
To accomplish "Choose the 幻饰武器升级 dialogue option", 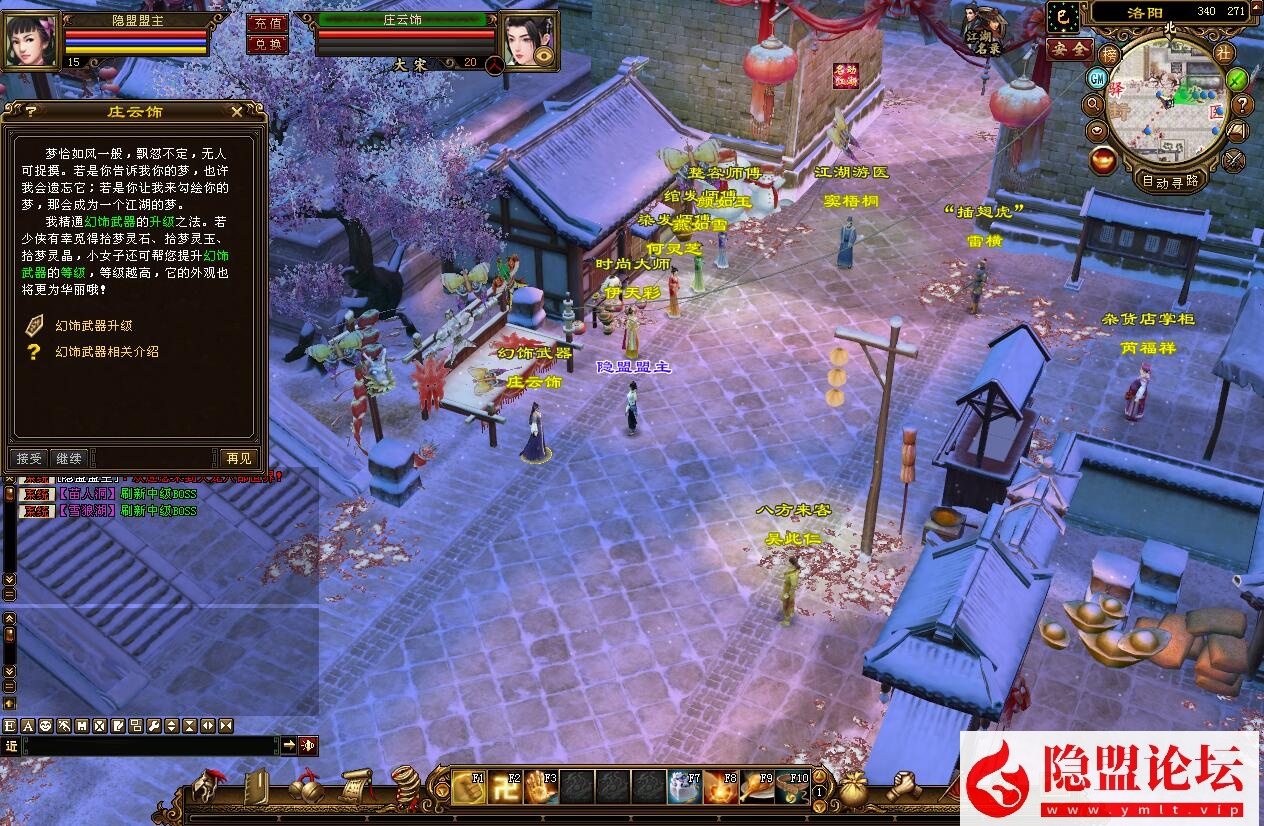I will coord(93,325).
